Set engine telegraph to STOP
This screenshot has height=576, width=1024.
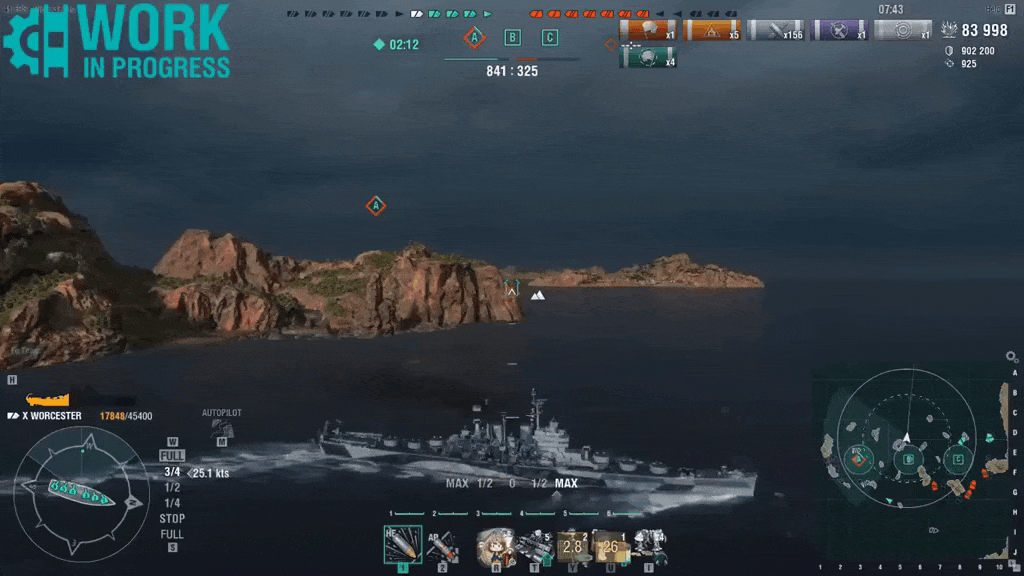[172, 519]
